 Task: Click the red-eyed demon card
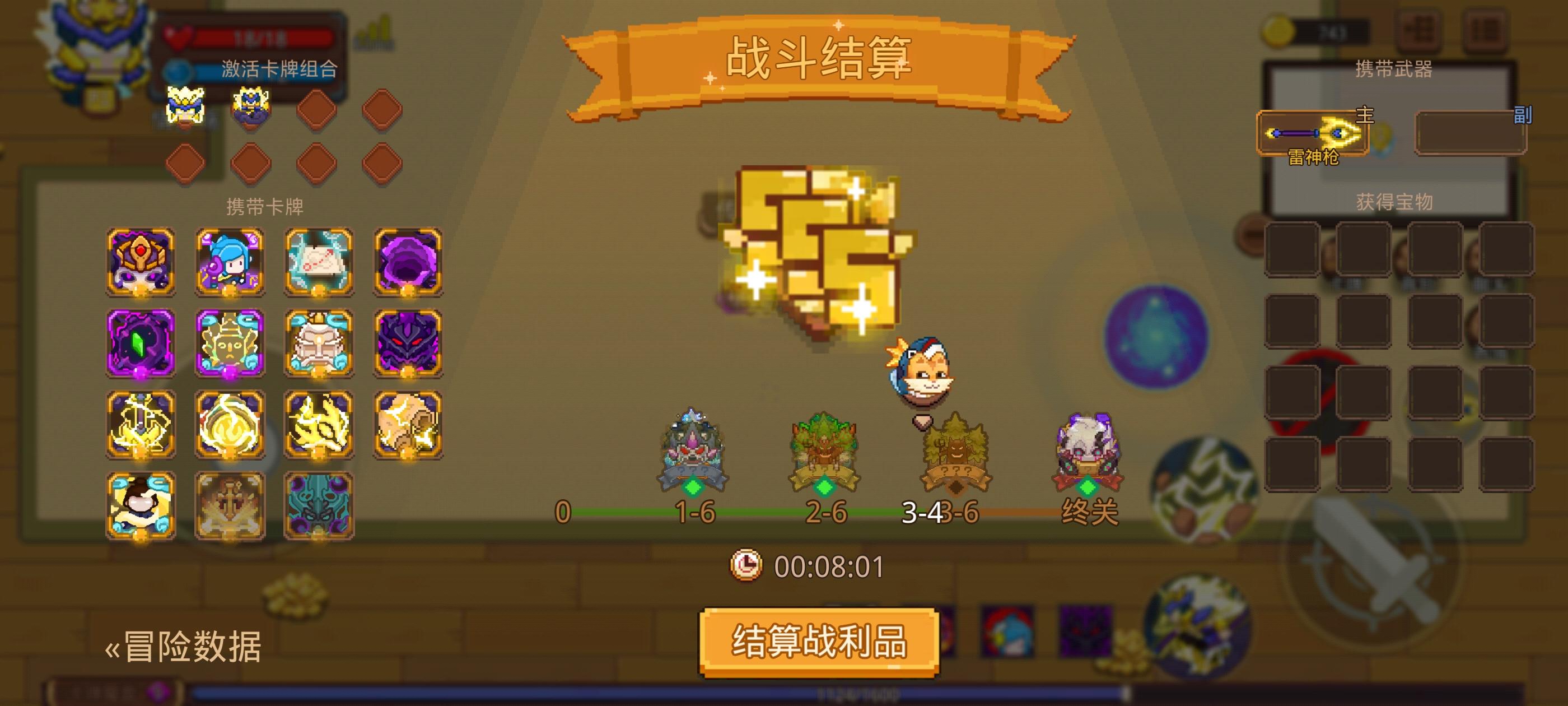point(408,344)
